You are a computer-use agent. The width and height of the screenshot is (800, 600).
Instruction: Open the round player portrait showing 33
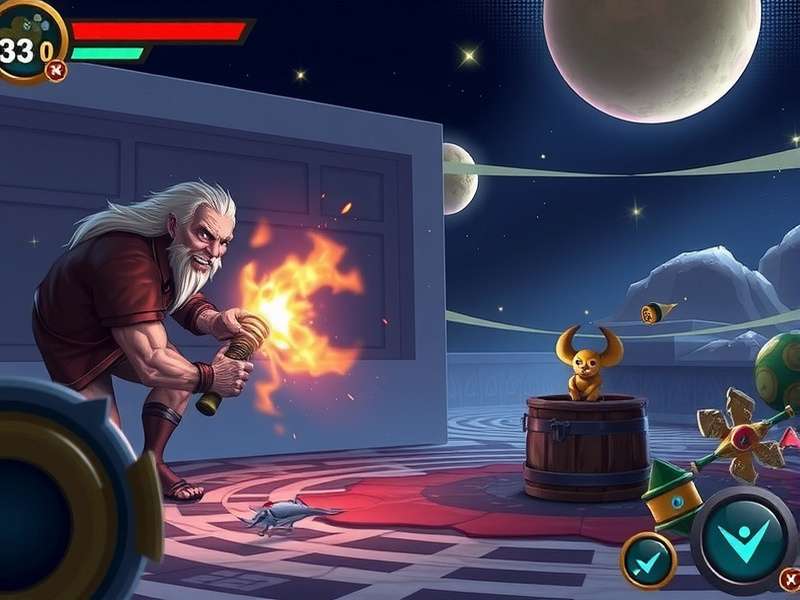pyautogui.click(x=28, y=44)
